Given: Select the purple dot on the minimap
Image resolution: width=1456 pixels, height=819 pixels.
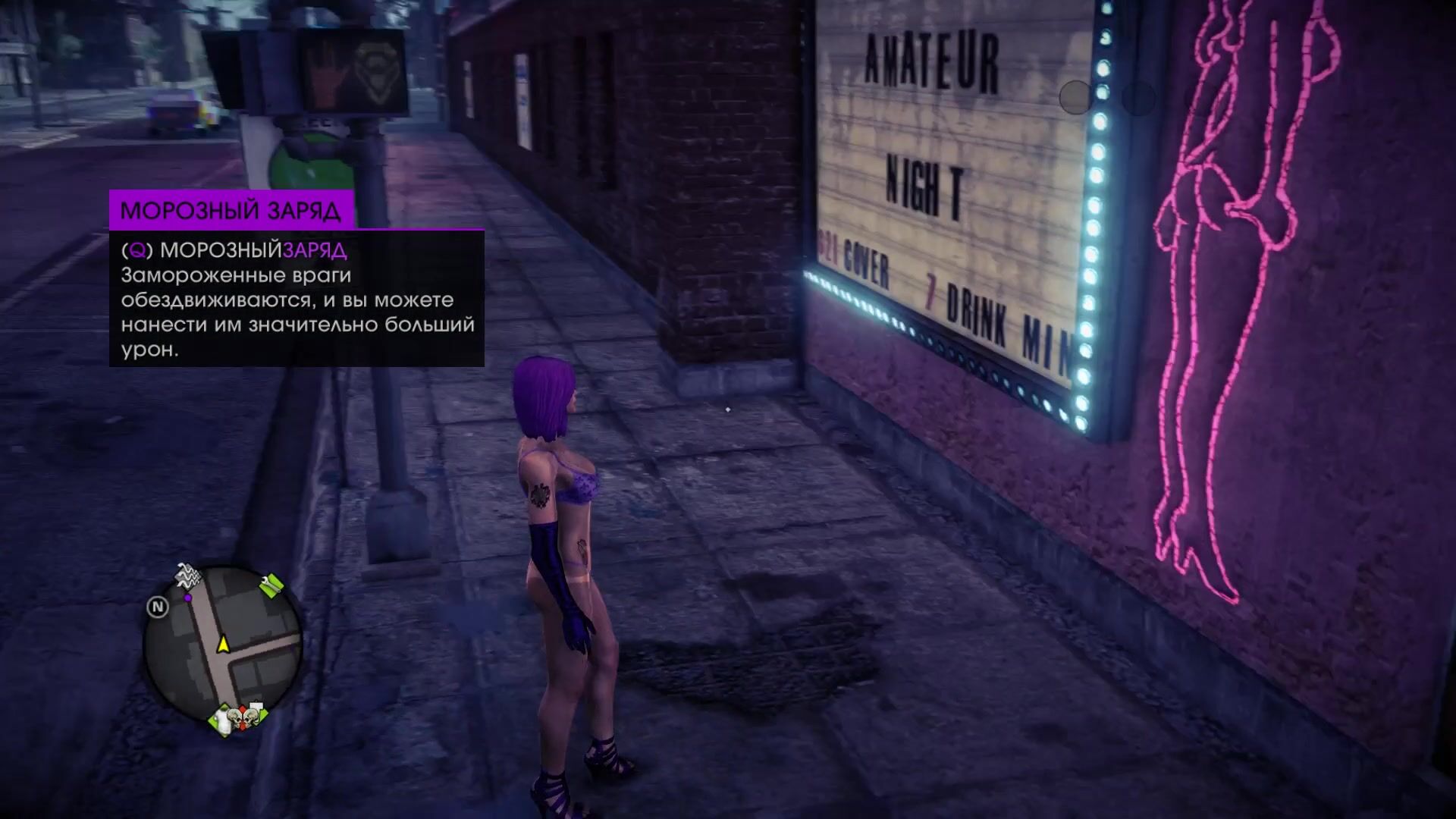Looking at the screenshot, I should [187, 598].
